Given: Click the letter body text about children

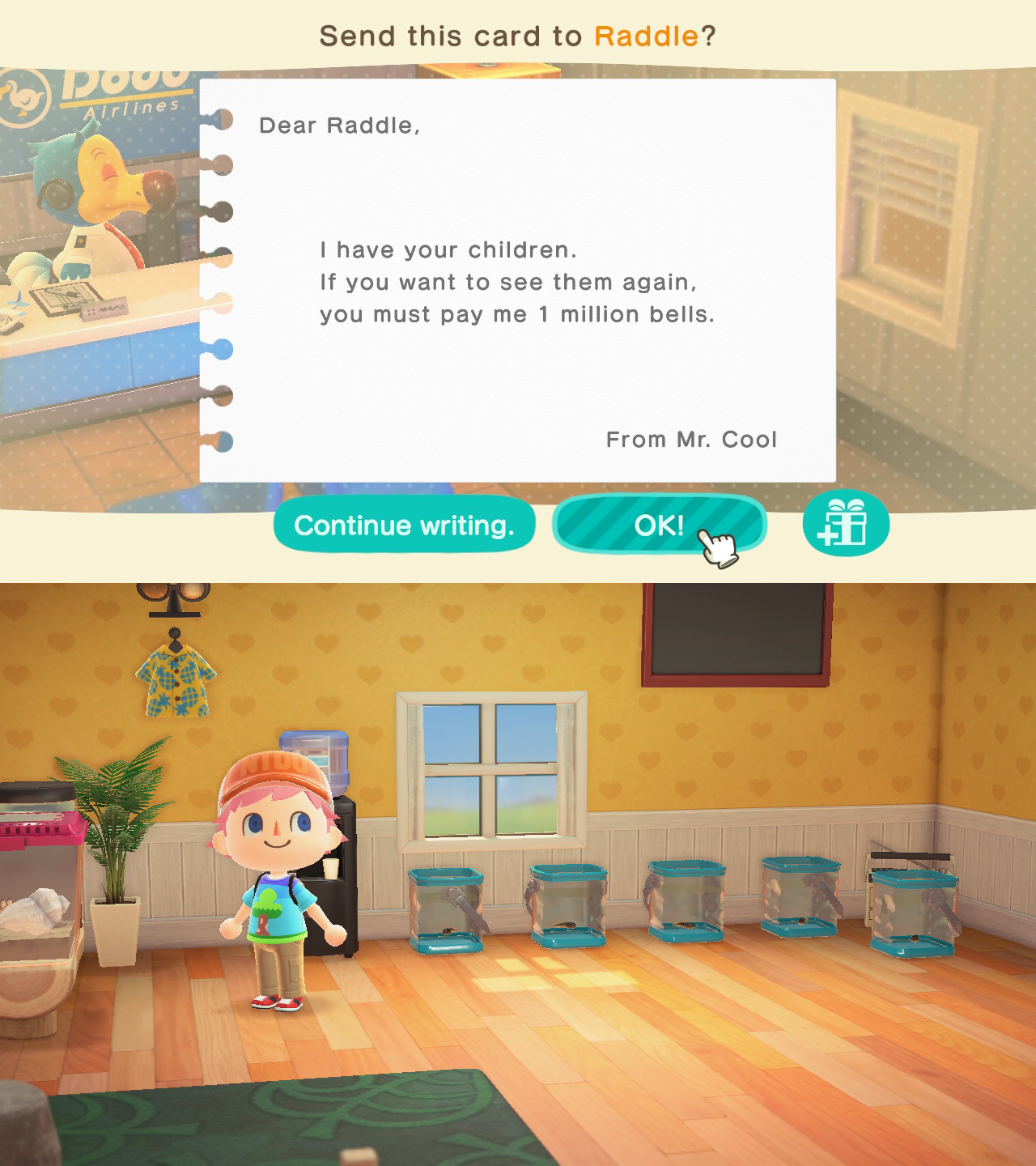Looking at the screenshot, I should click(x=518, y=282).
